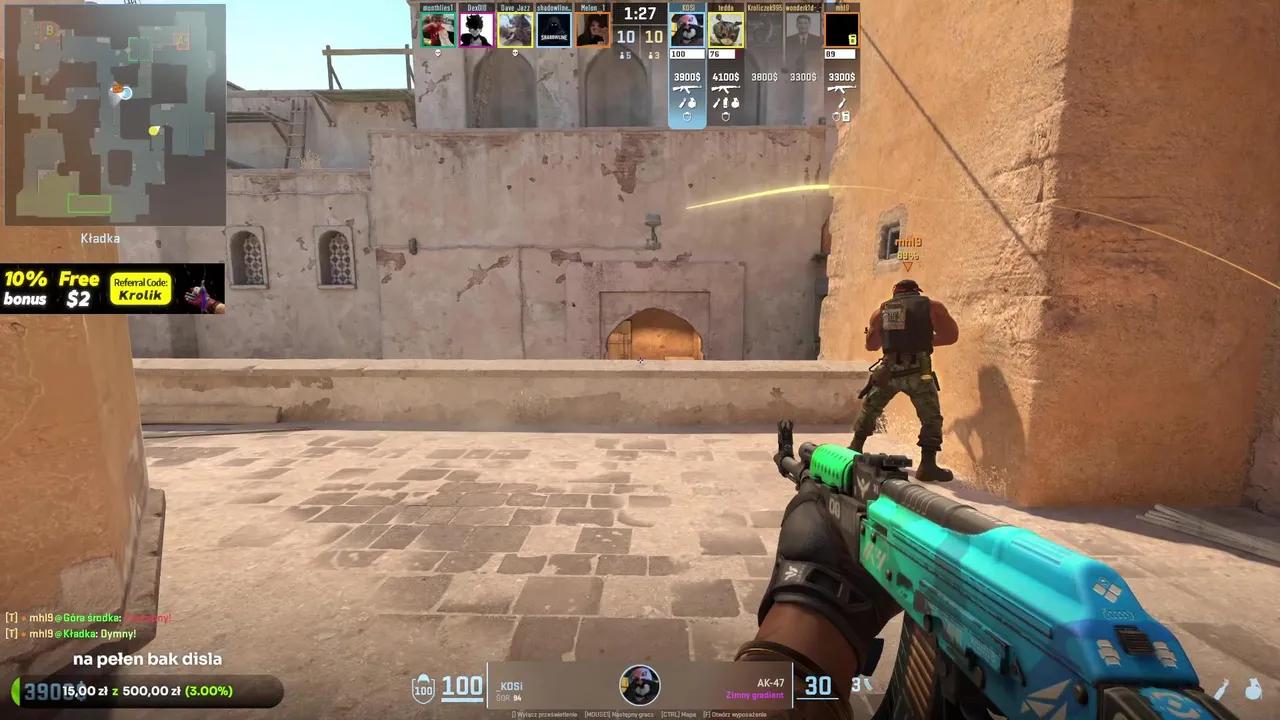Image resolution: width=1280 pixels, height=720 pixels.
Task: Click the knife icon under mhl9's money
Action: coord(843,103)
